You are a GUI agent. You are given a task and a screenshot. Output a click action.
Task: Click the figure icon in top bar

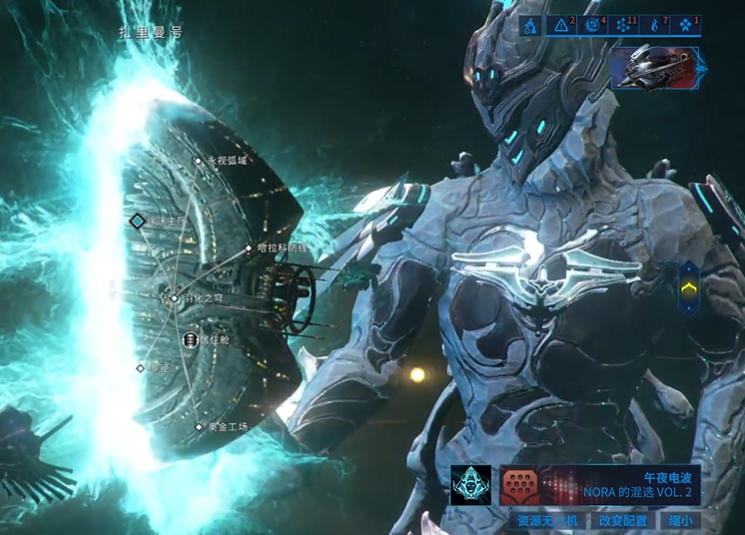531,25
